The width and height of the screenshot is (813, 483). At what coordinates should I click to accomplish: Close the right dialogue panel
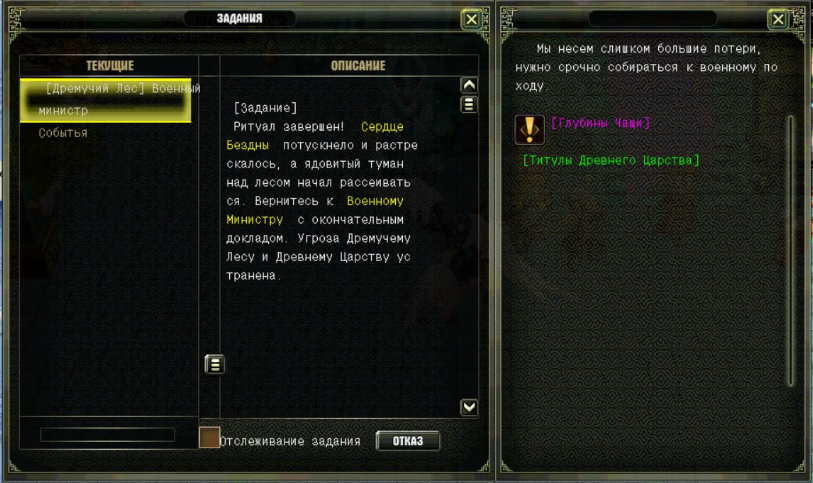tap(778, 19)
